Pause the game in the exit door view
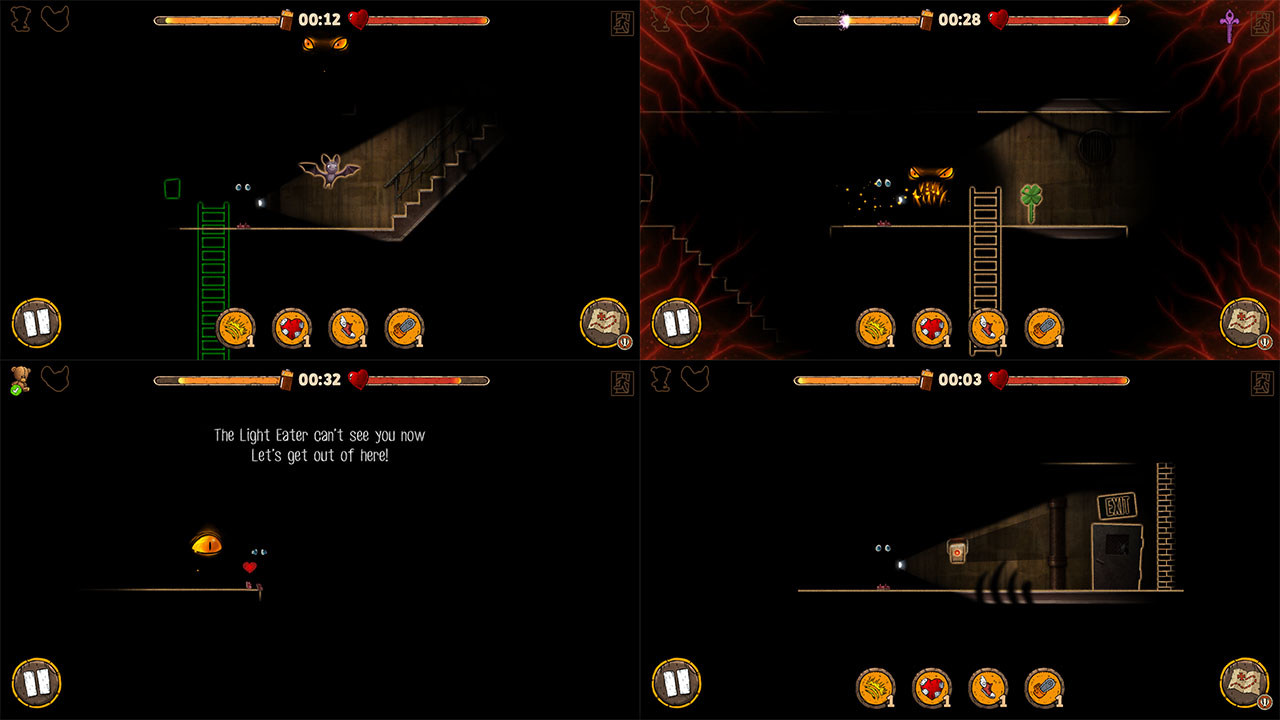 (676, 683)
